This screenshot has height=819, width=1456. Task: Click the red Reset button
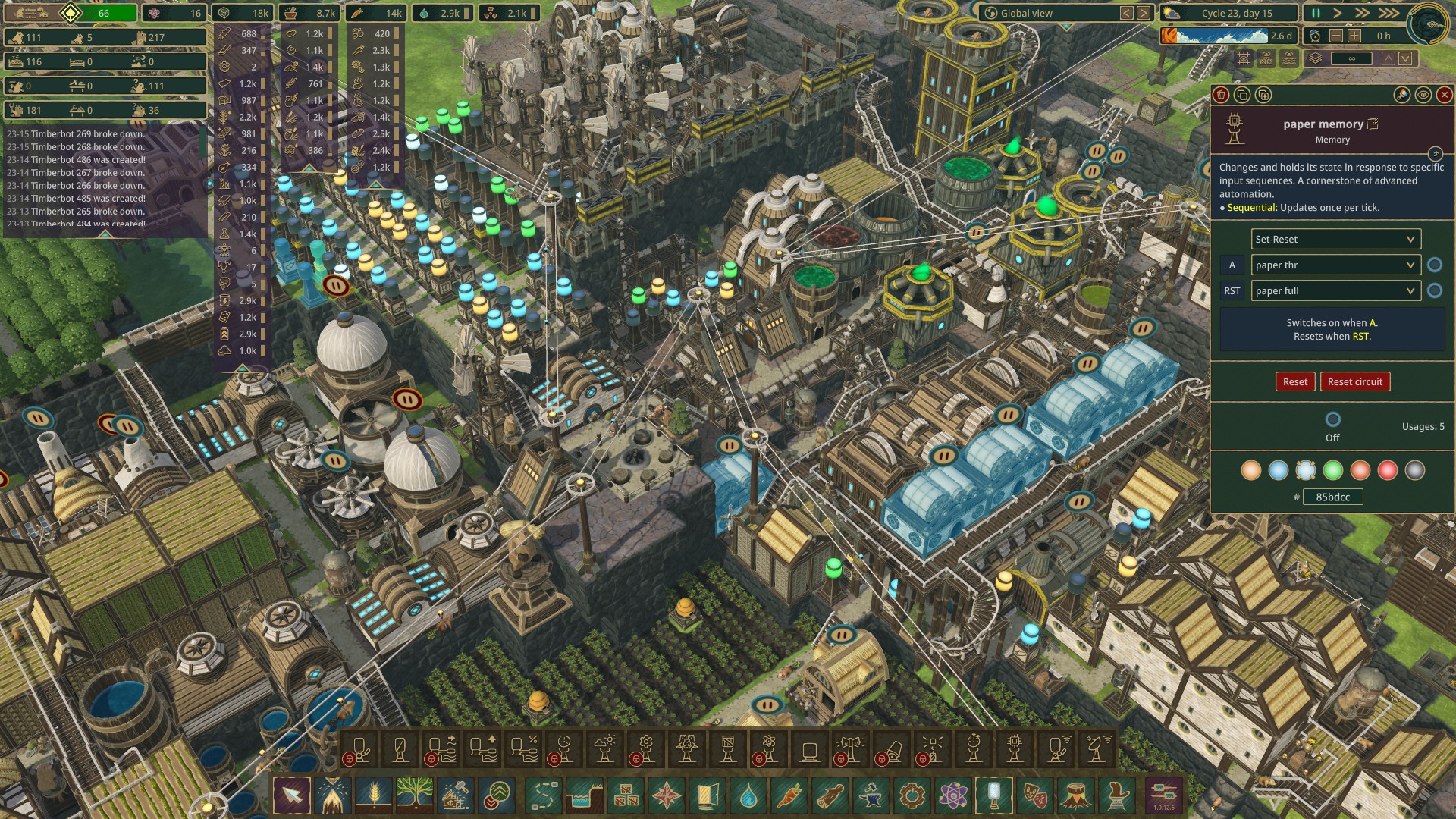(1294, 382)
